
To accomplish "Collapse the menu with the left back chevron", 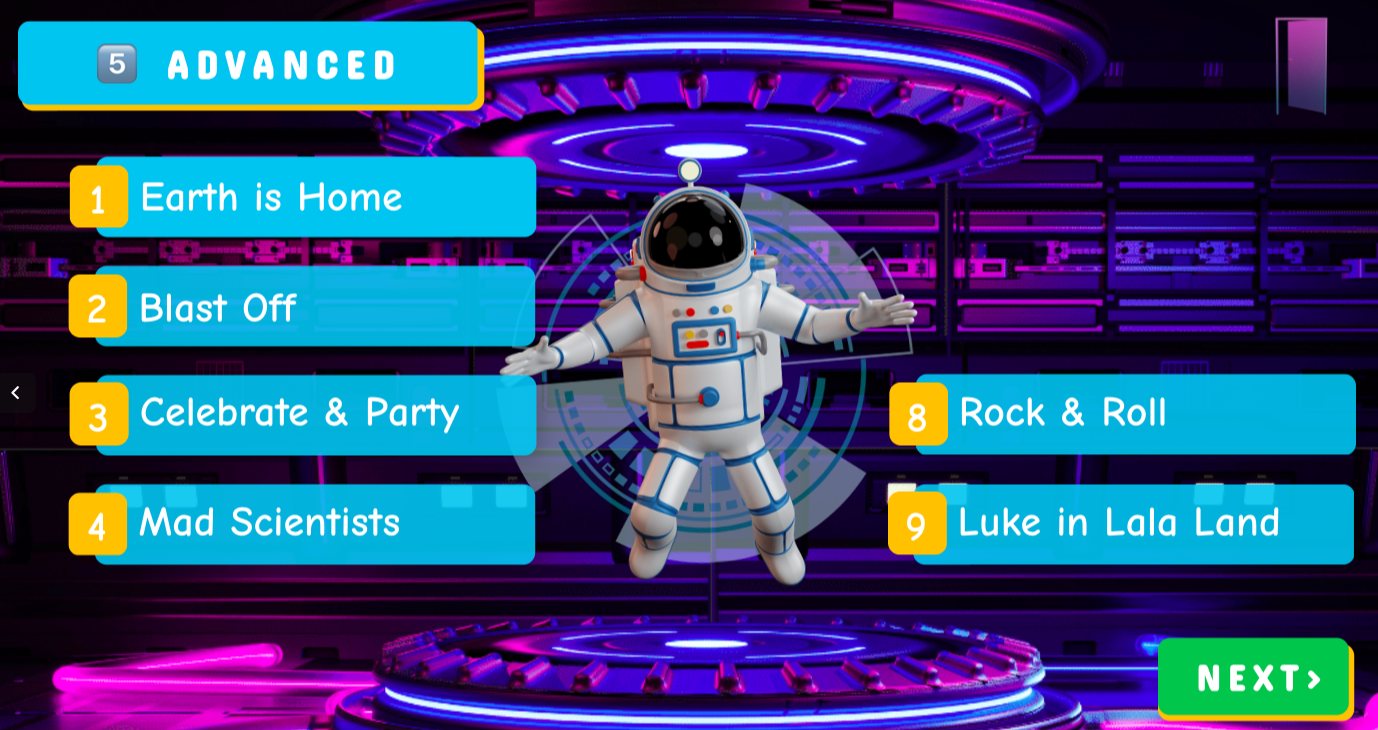I will (x=16, y=392).
